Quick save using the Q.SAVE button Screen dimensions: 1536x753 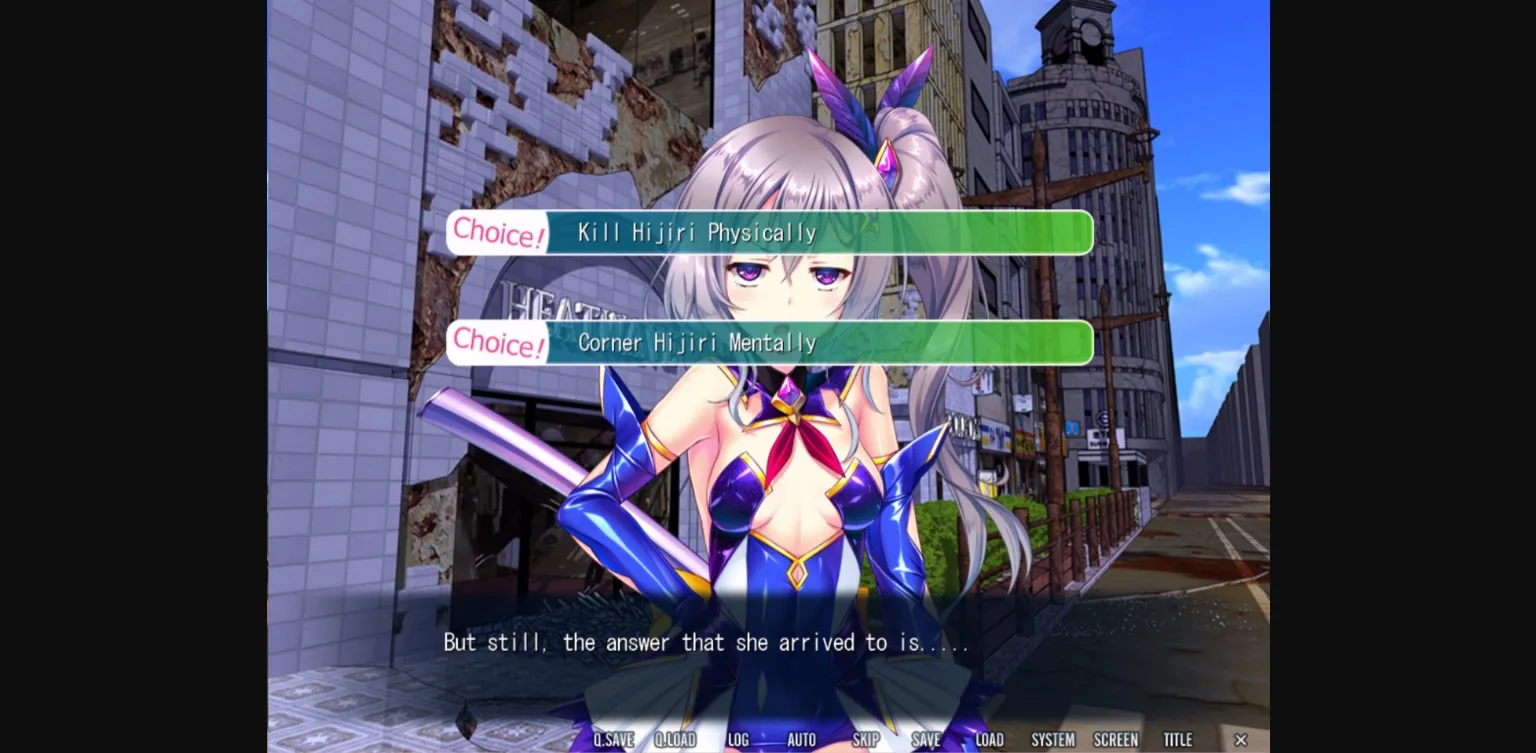pyautogui.click(x=613, y=740)
